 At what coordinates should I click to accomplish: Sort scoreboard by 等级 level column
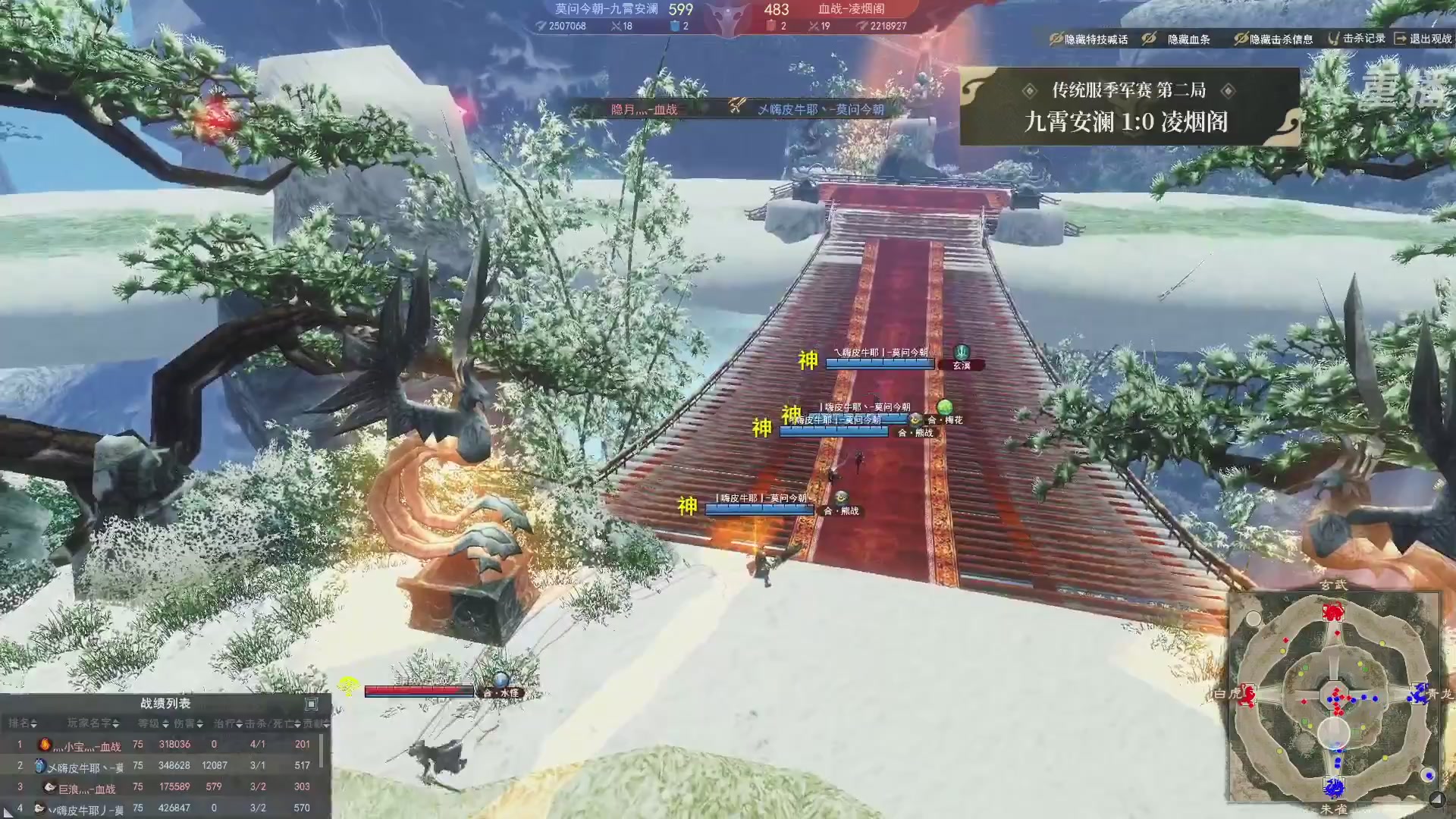pyautogui.click(x=153, y=723)
